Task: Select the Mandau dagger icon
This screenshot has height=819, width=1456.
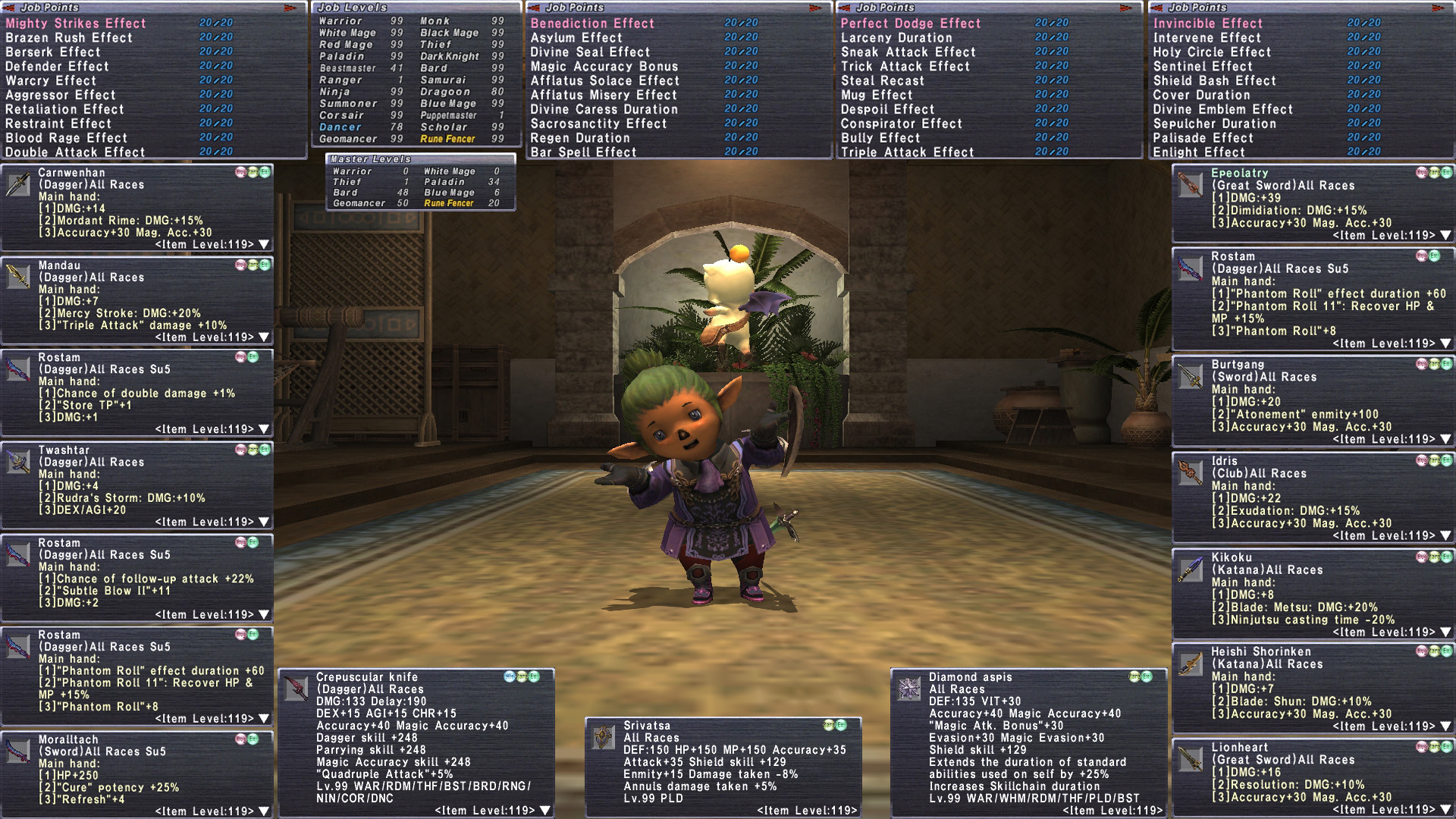Action: pos(18,277)
